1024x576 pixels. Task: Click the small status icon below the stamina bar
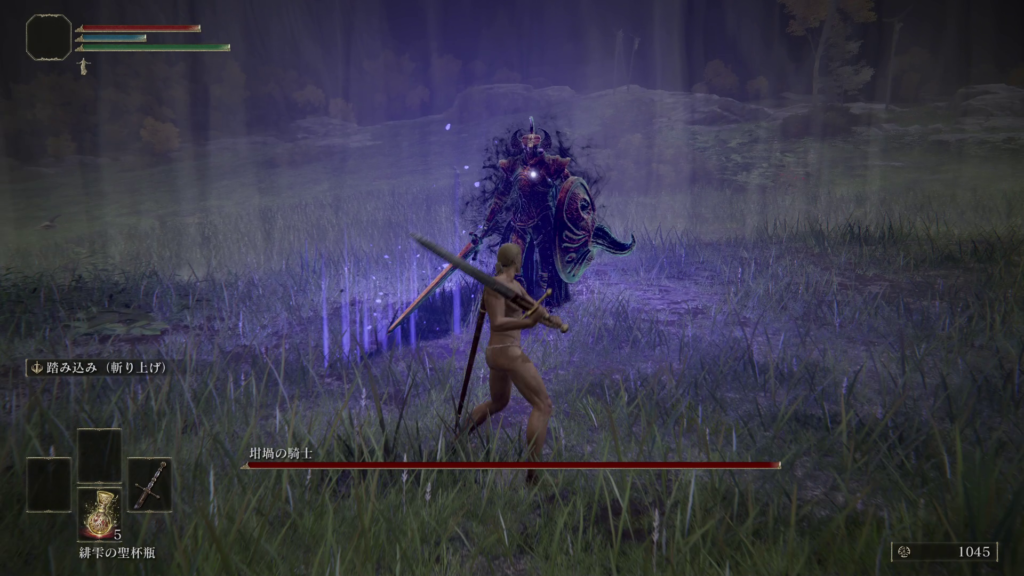(x=82, y=65)
